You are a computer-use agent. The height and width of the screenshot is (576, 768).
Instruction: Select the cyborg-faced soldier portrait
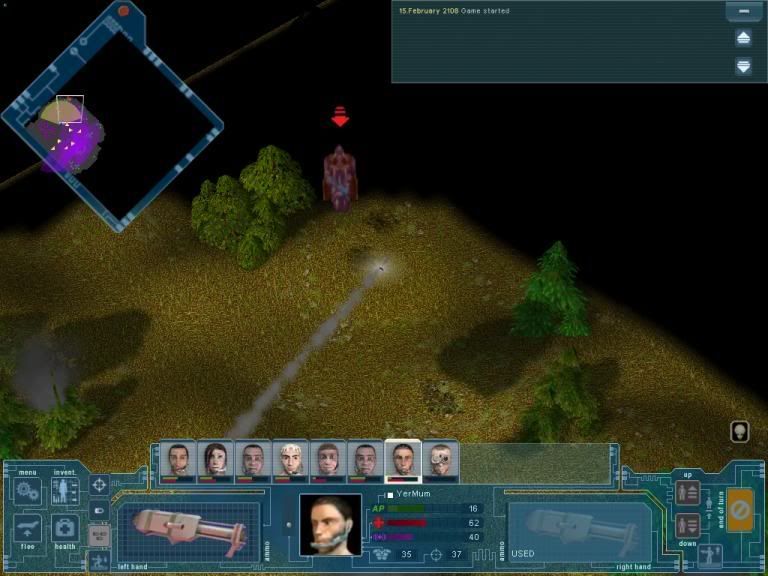(441, 461)
